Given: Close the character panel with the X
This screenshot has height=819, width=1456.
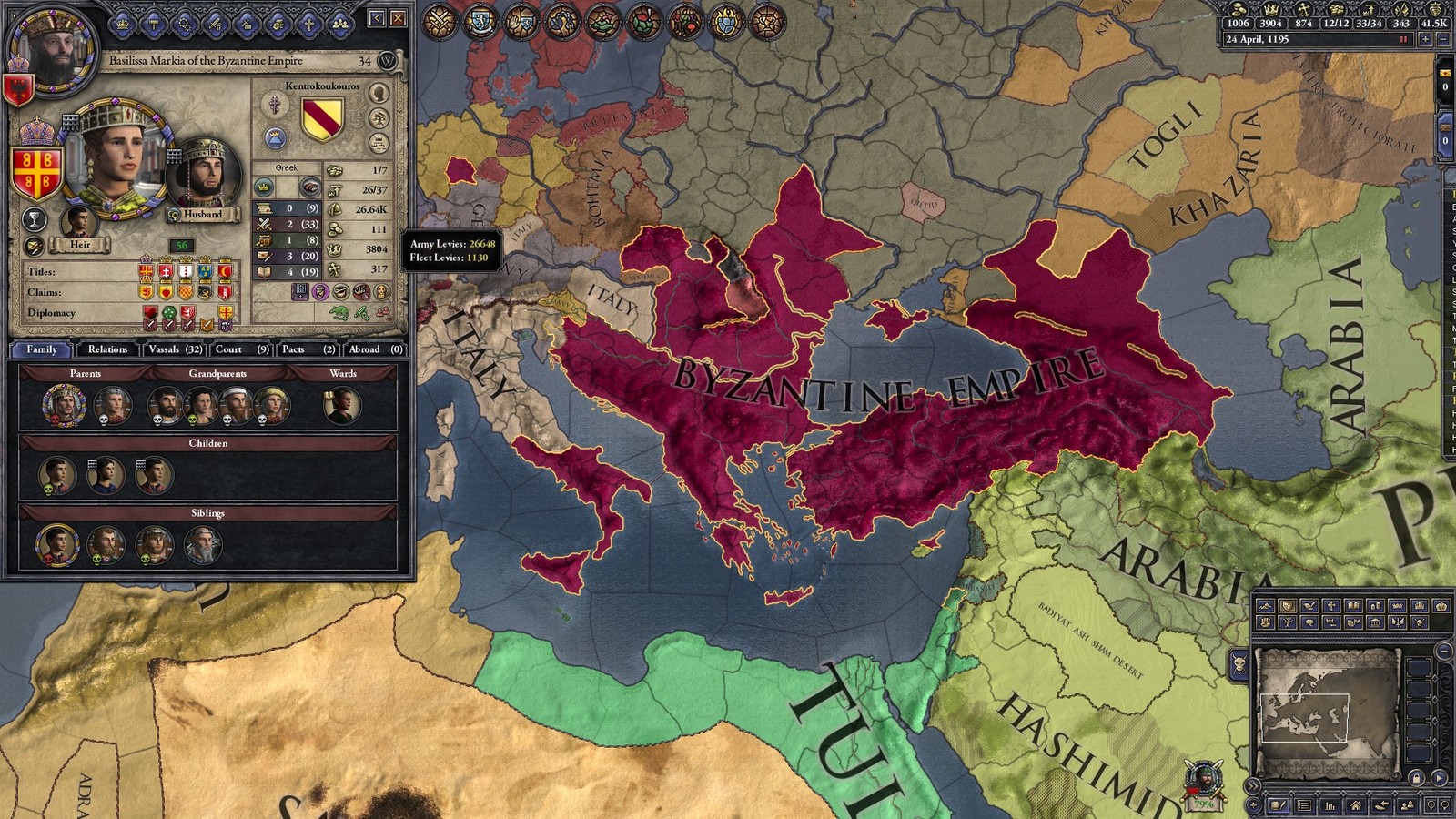Looking at the screenshot, I should pos(399,18).
